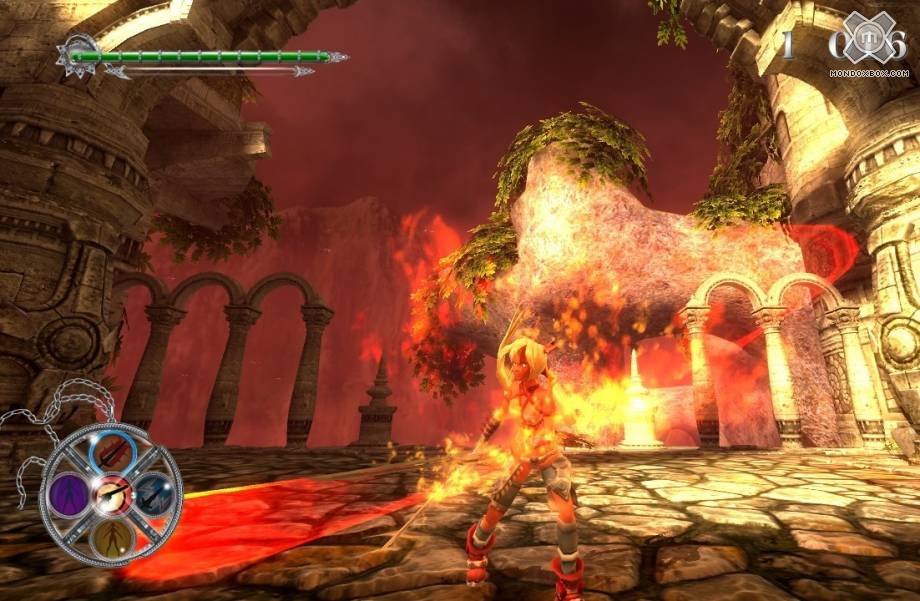This screenshot has height=601, width=920.
Task: Choose the purple figure medallion
Action: click(x=70, y=493)
